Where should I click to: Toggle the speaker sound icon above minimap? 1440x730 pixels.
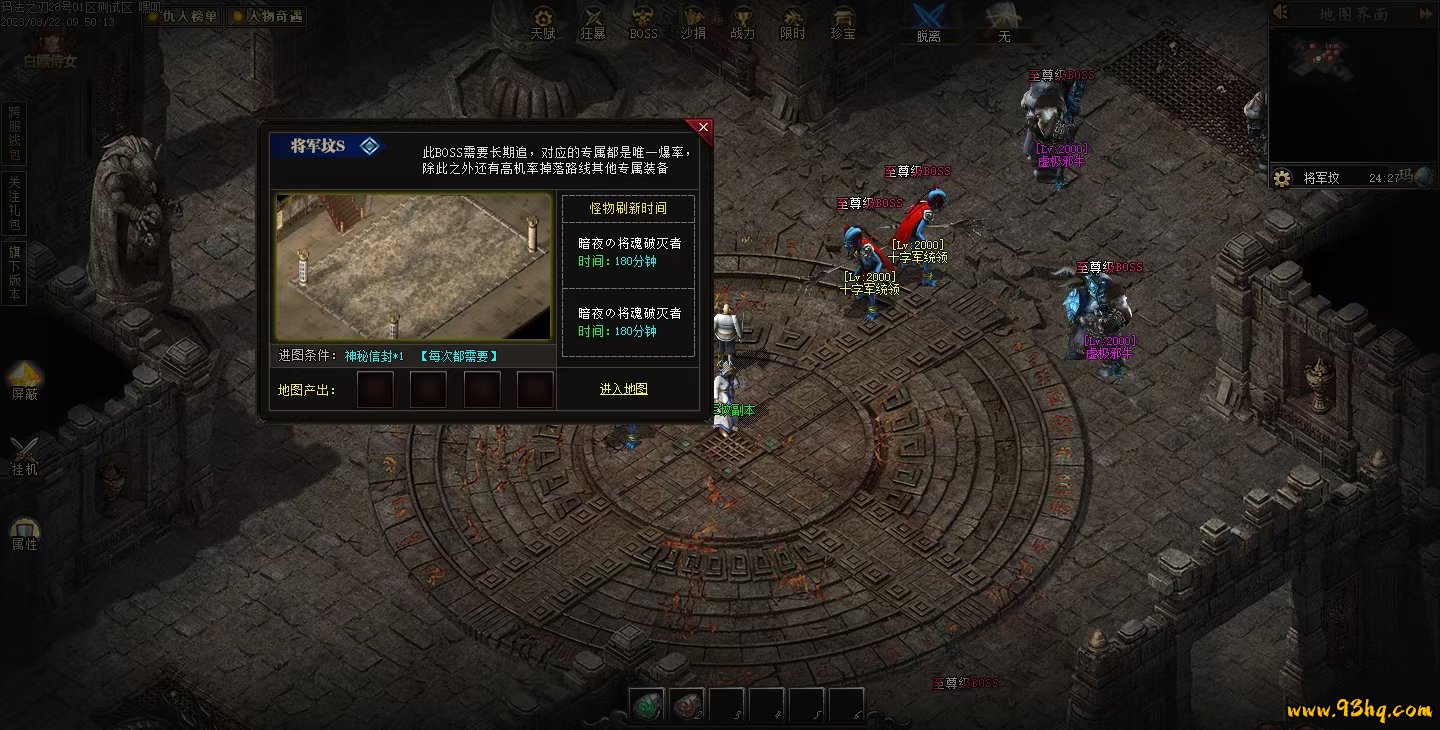tap(1281, 13)
